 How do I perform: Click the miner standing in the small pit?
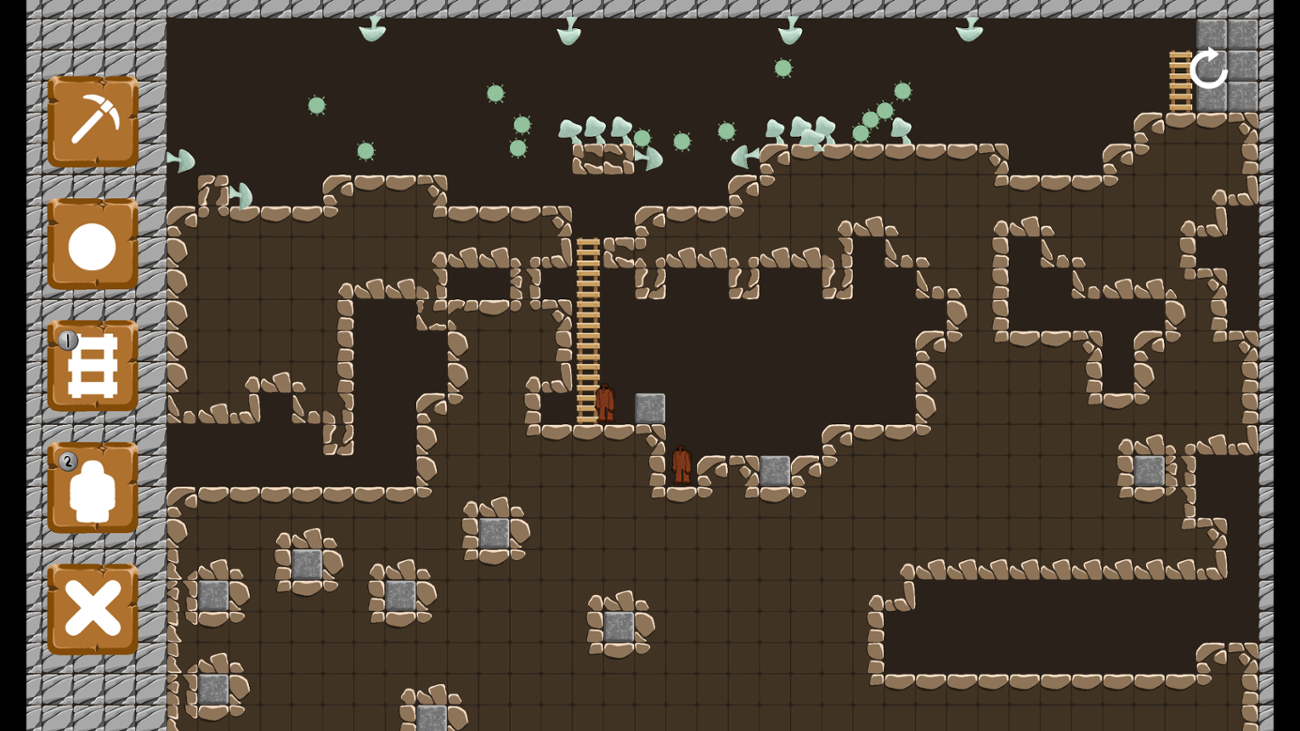(683, 465)
